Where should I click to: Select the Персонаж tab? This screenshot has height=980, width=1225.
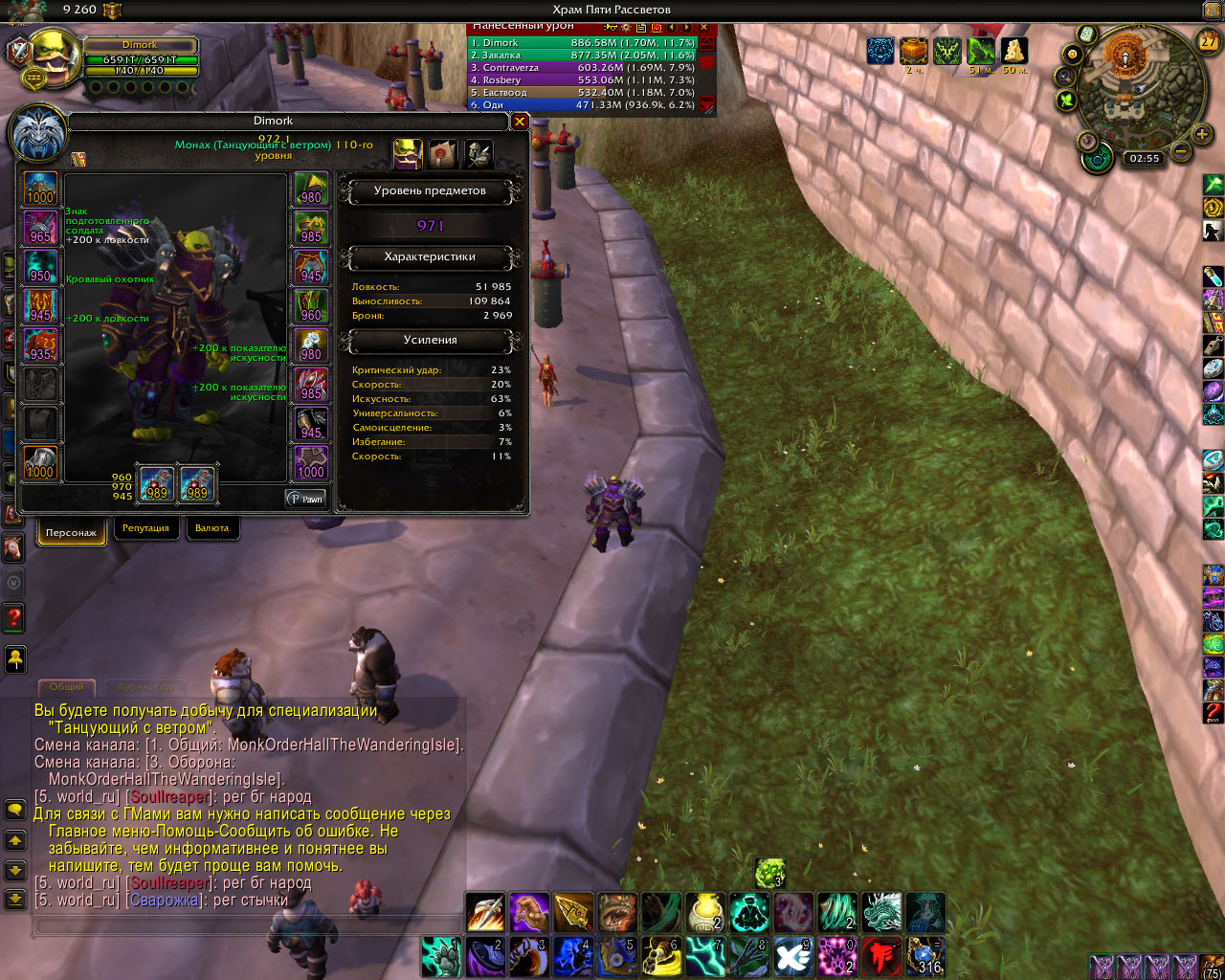71,532
